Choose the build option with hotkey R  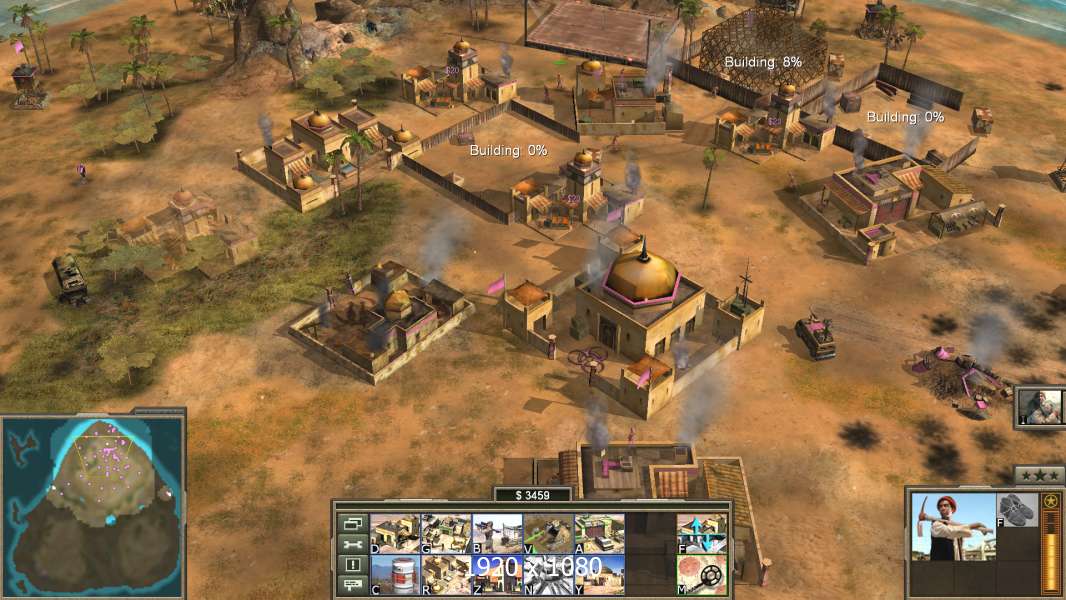[x=446, y=575]
